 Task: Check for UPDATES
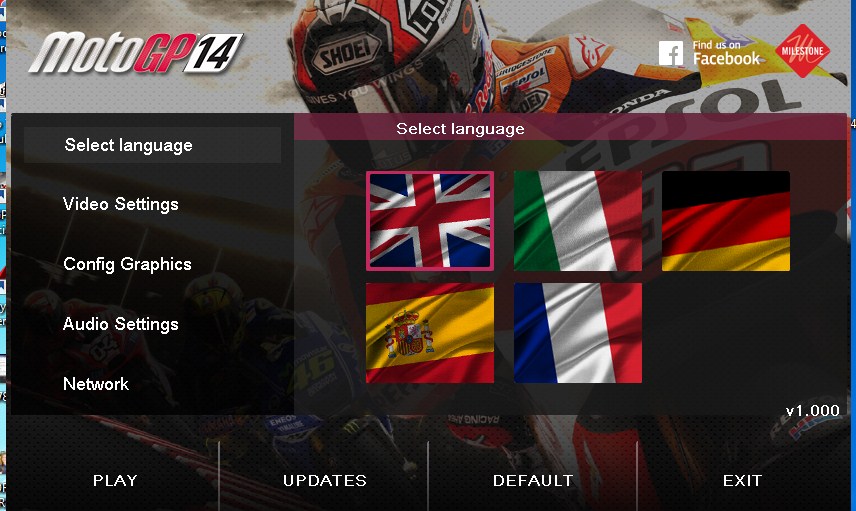coord(325,480)
